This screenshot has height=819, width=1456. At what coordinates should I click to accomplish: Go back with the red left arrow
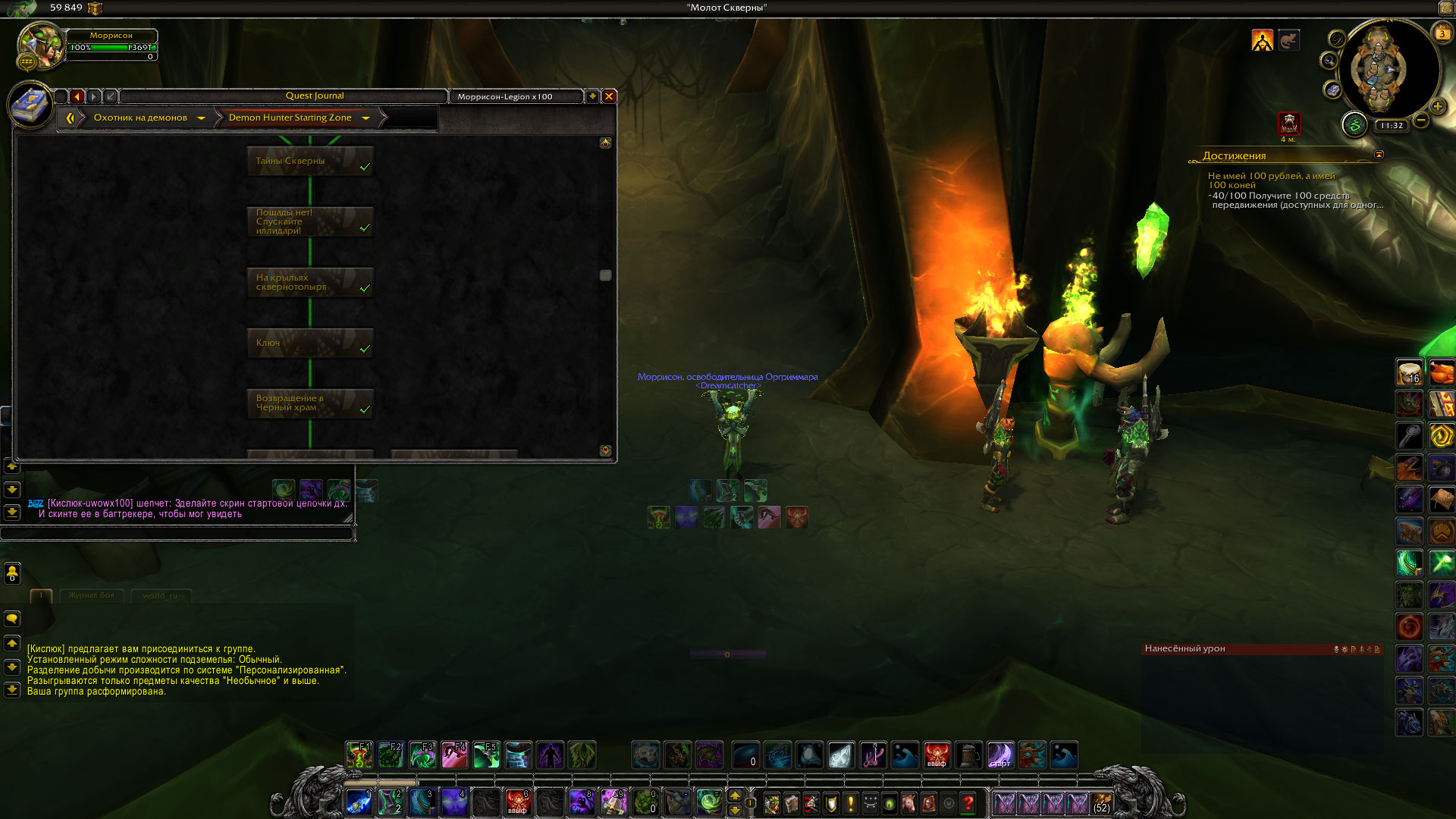77,96
